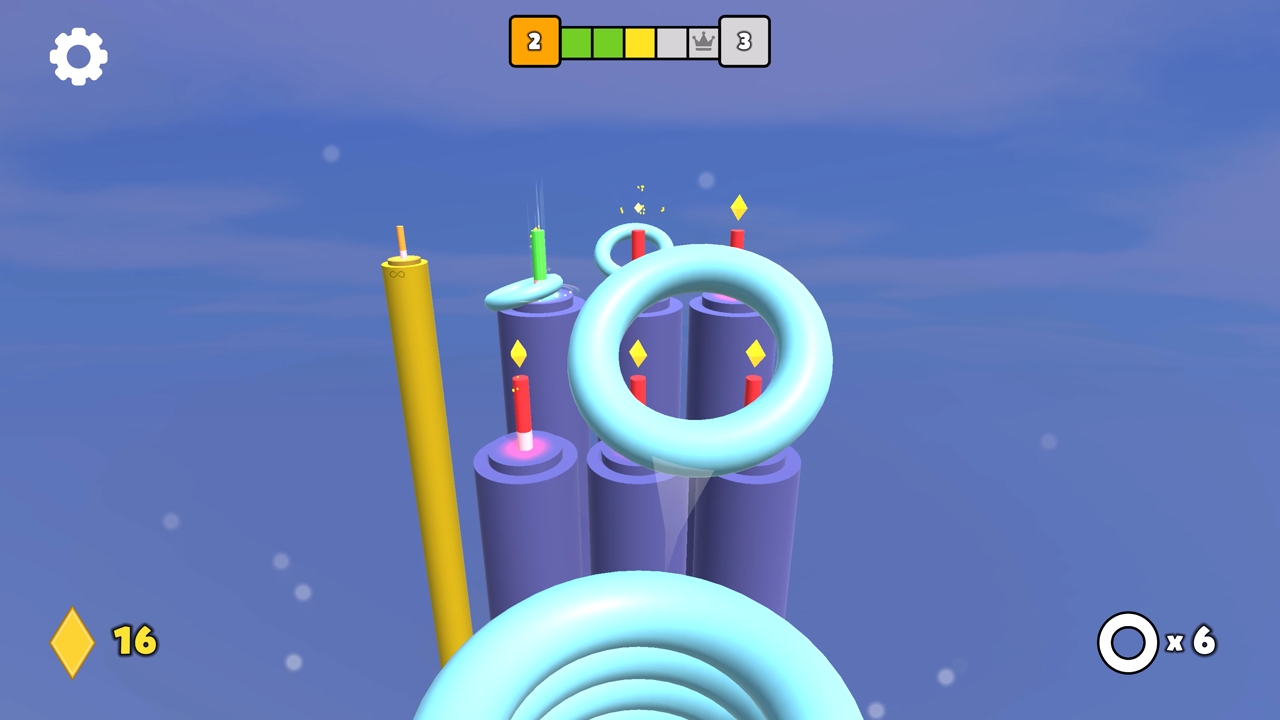
Task: Select the crown square on the progress bar
Action: click(x=703, y=41)
